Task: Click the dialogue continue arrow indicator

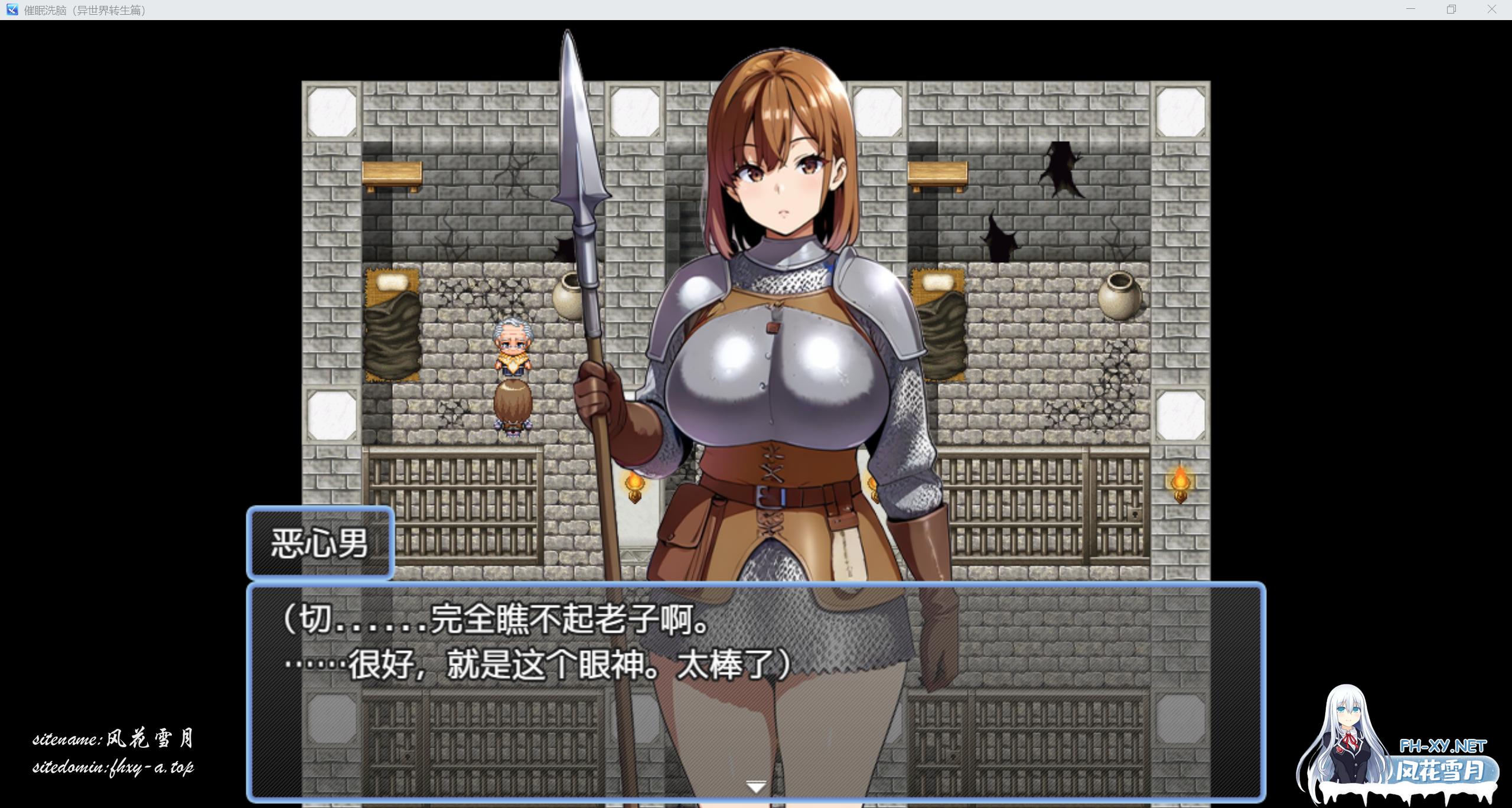Action: pos(756,786)
